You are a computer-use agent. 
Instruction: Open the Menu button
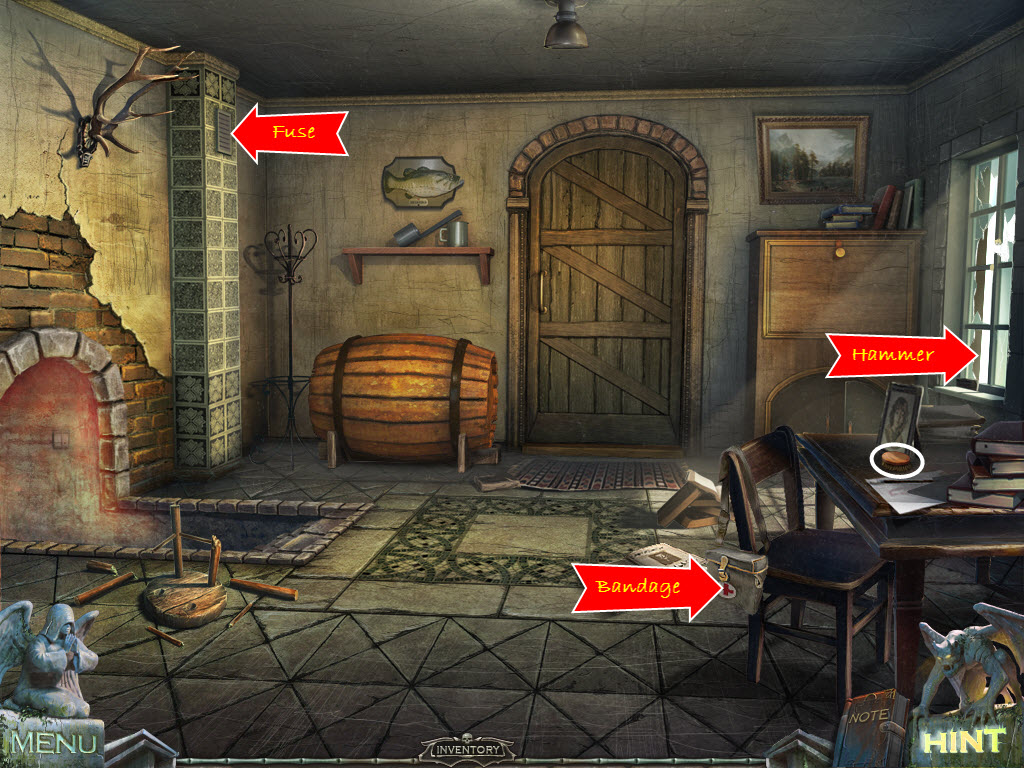pos(55,743)
